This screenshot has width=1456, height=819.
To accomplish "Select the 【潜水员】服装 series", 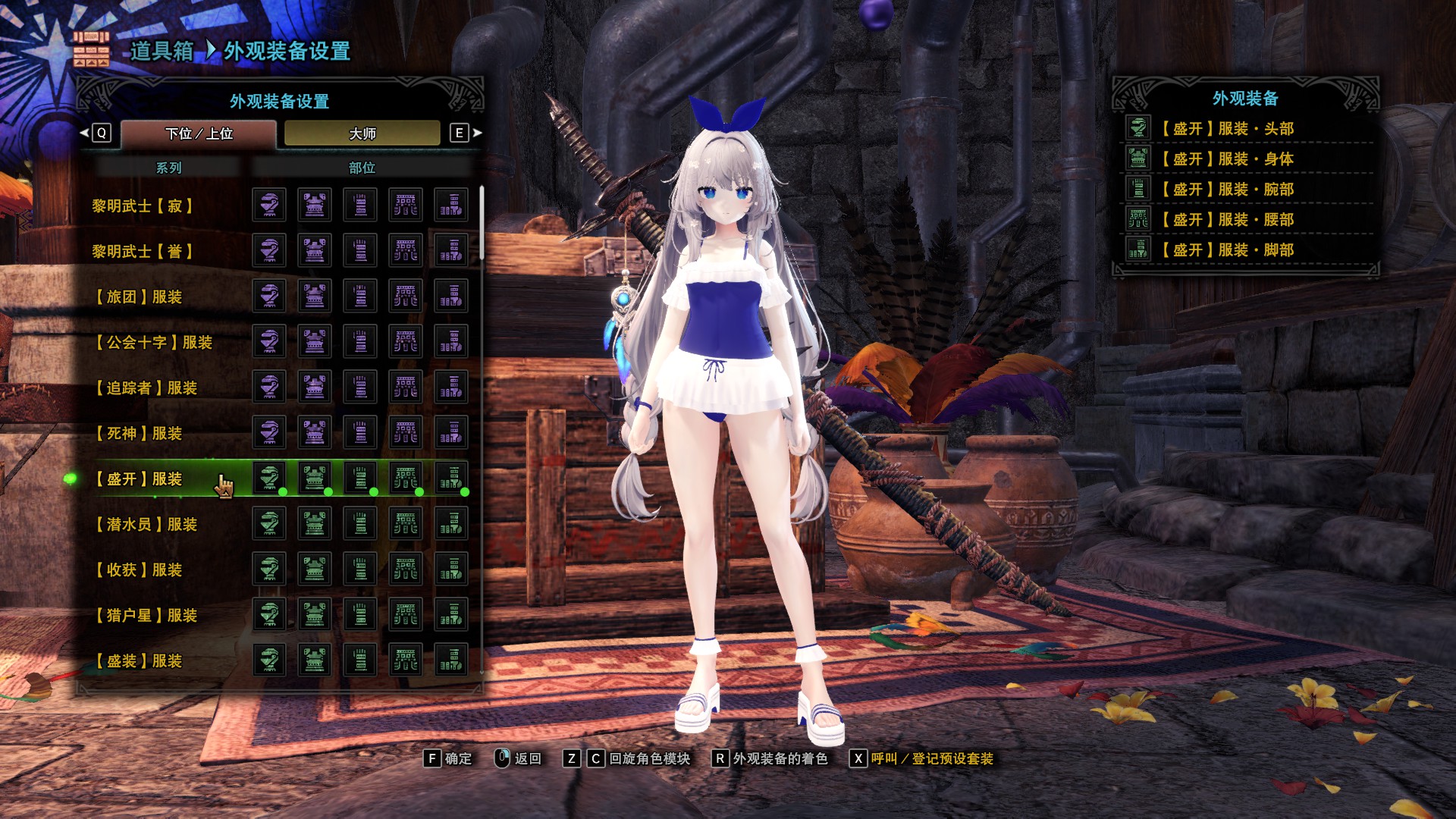I will click(146, 524).
